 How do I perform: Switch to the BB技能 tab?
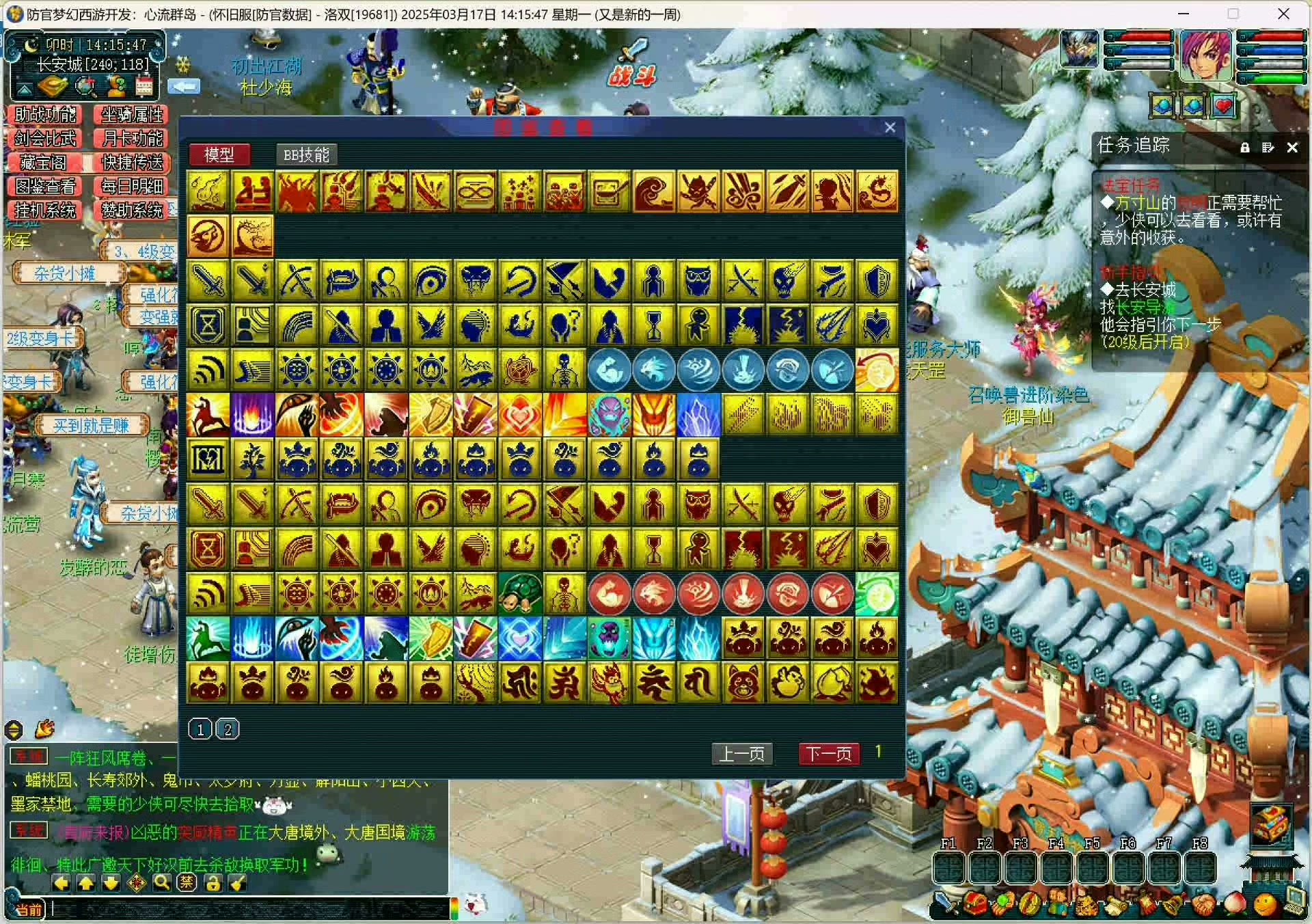coord(306,155)
